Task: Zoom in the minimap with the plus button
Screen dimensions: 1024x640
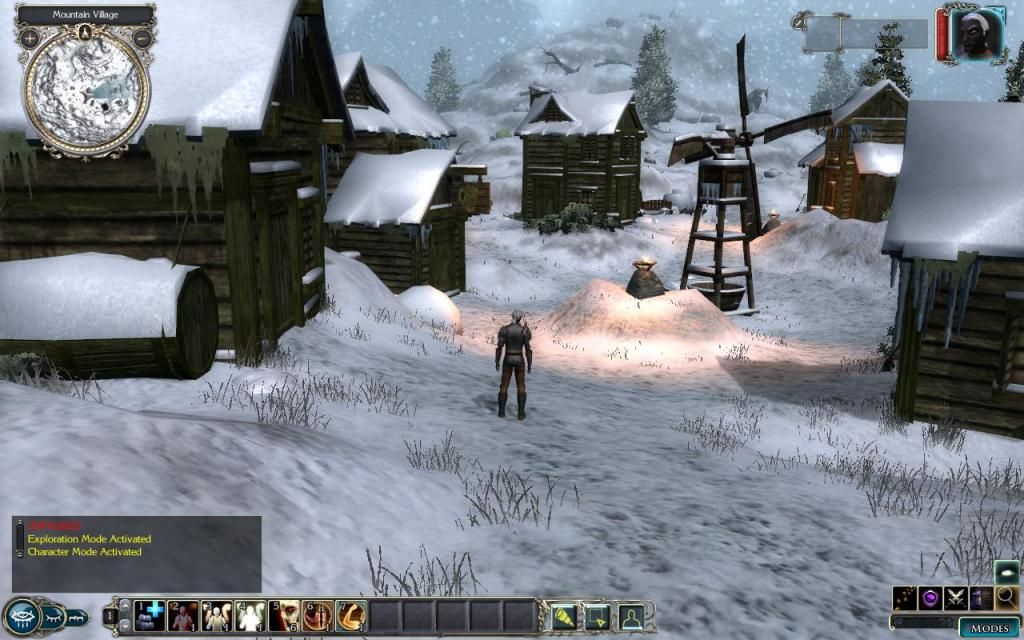Action: point(30,39)
